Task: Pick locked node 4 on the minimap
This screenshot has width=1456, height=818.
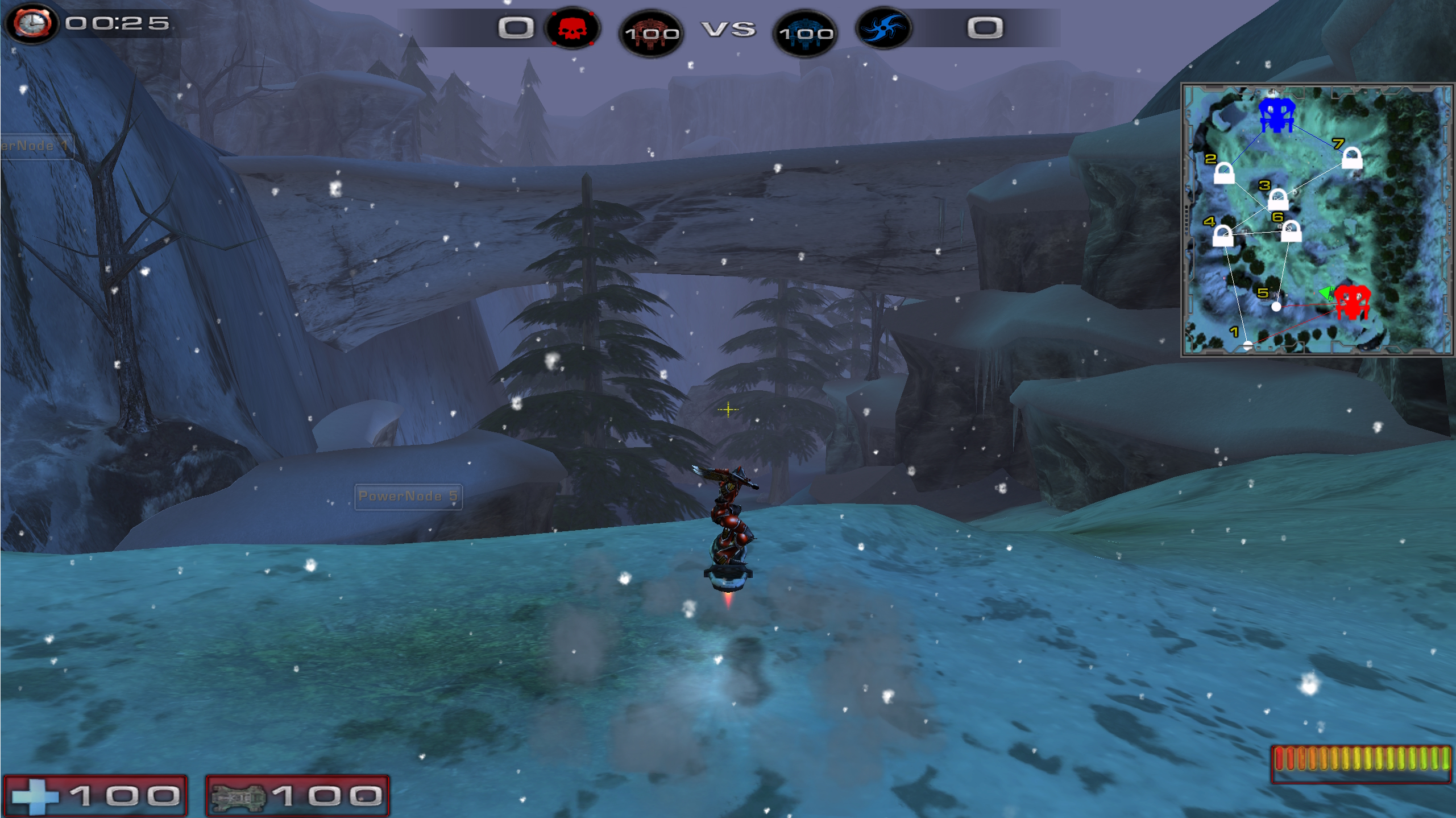Action: pyautogui.click(x=1222, y=235)
